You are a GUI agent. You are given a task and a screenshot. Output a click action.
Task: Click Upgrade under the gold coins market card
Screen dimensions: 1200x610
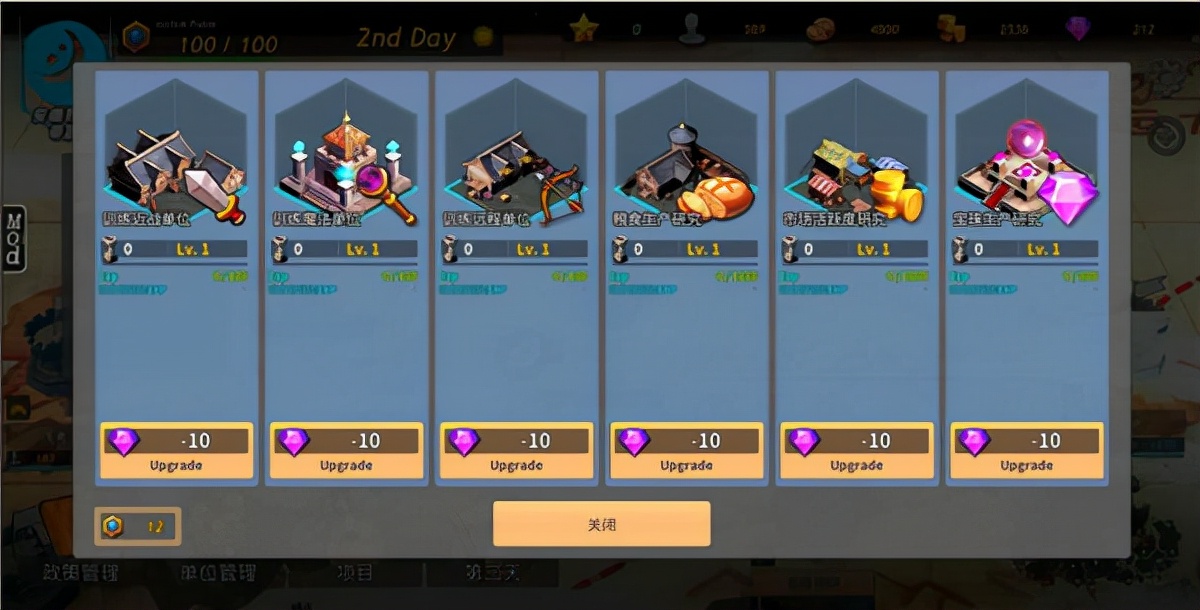[856, 451]
